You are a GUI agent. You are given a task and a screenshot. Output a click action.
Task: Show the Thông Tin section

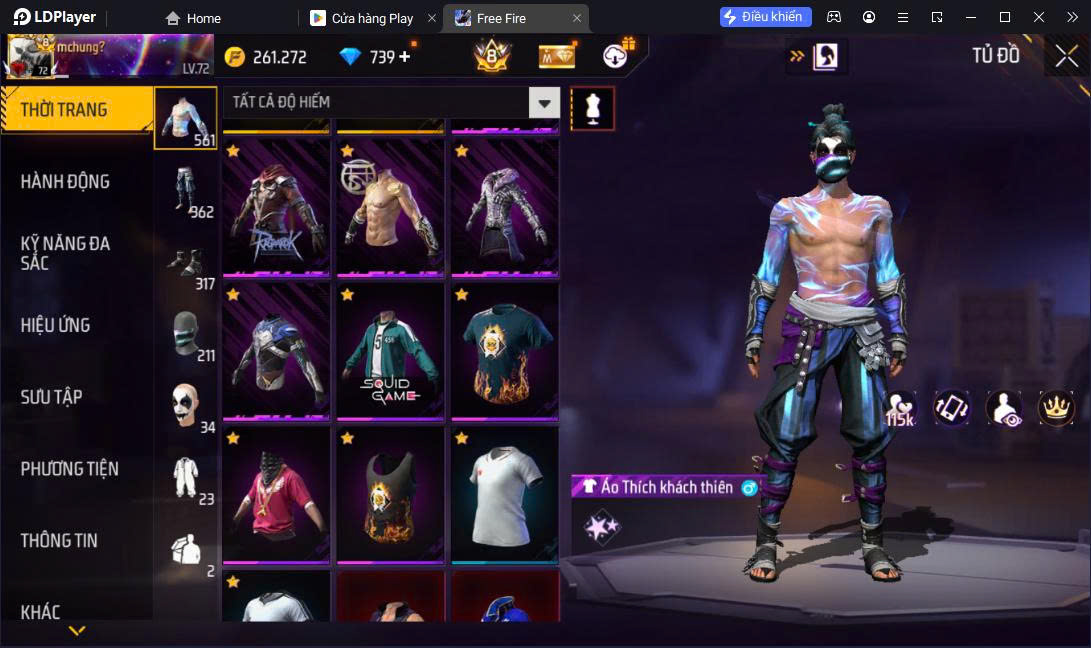tap(59, 540)
